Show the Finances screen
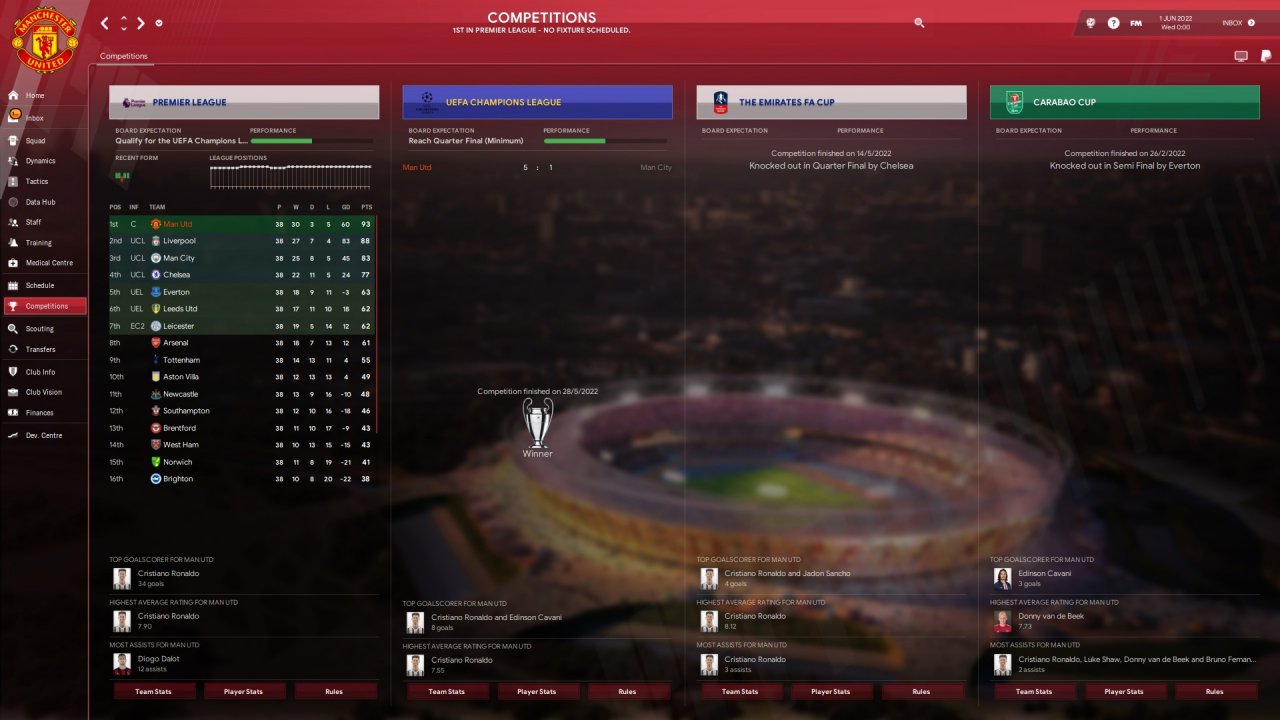 click(x=39, y=412)
